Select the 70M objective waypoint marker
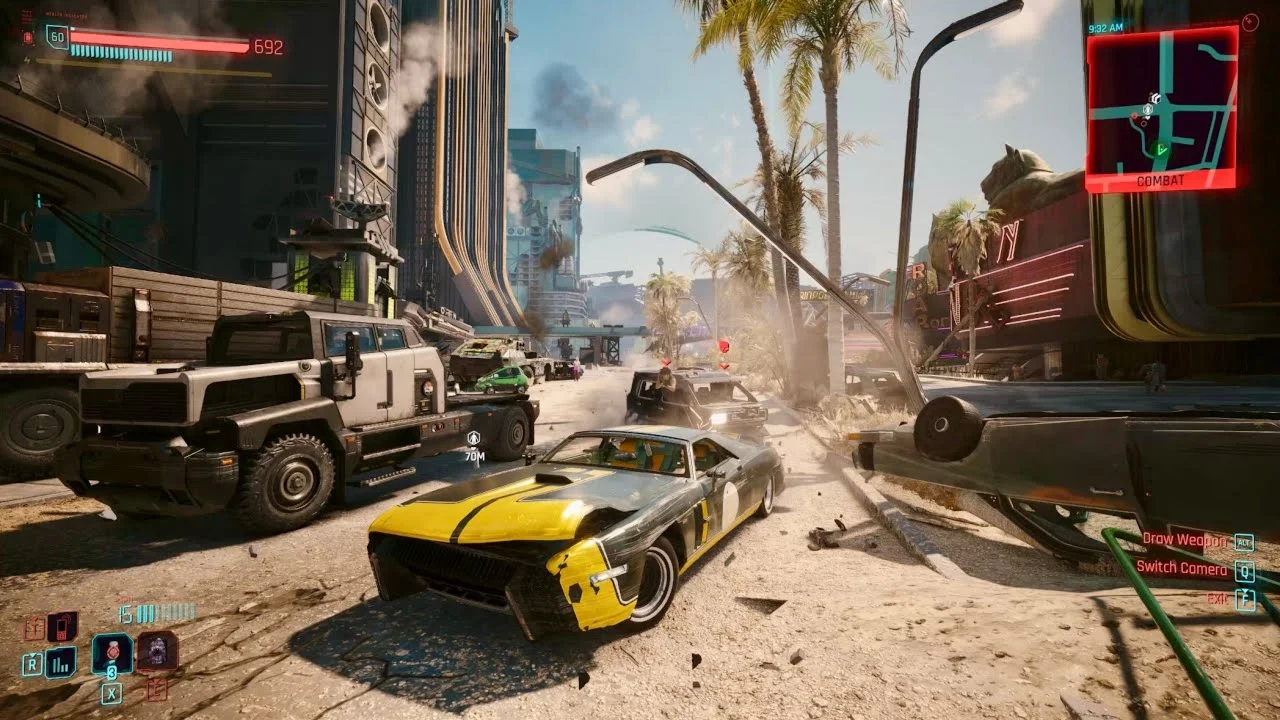 pyautogui.click(x=474, y=443)
